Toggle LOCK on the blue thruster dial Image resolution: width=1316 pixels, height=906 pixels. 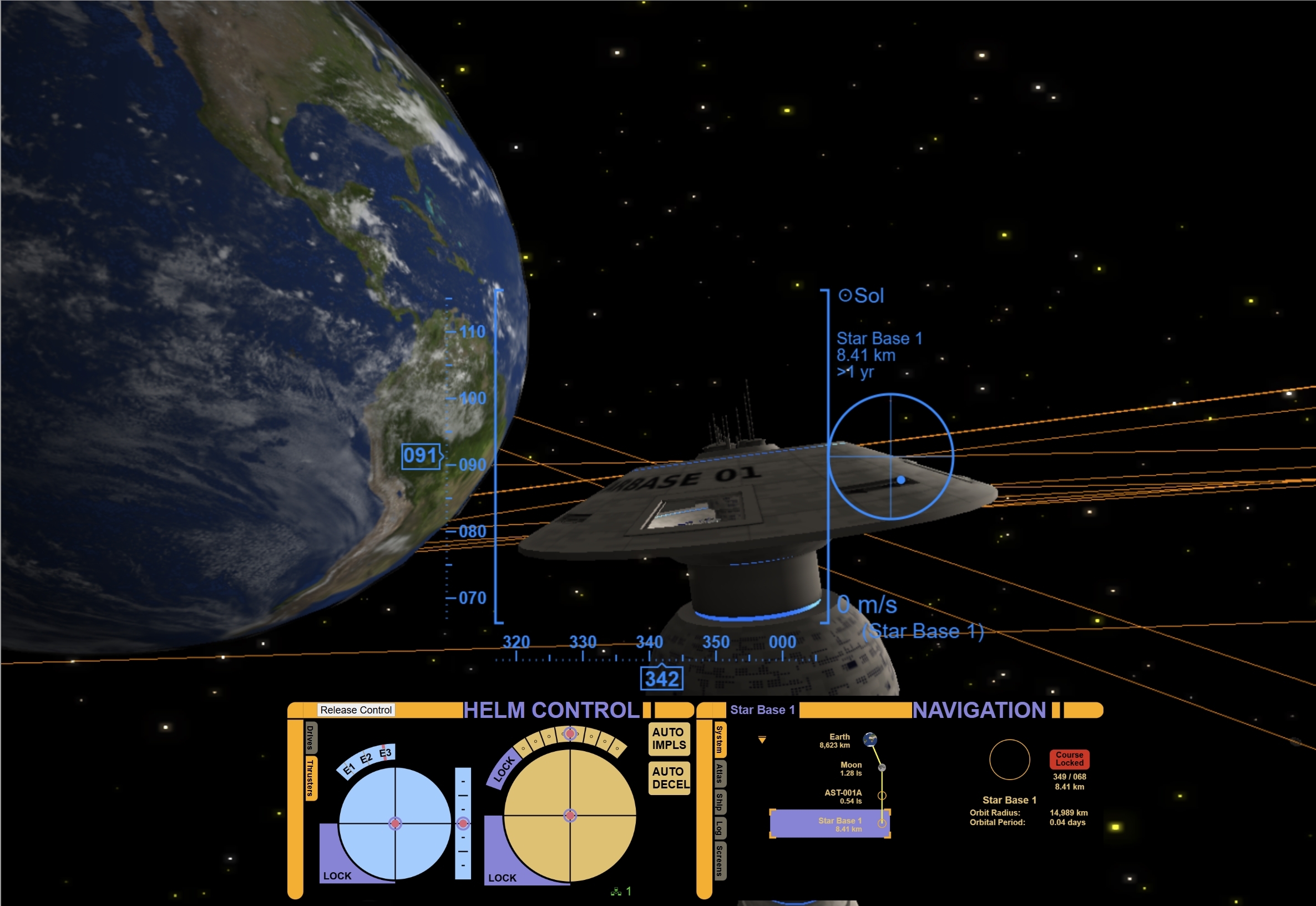coord(337,875)
